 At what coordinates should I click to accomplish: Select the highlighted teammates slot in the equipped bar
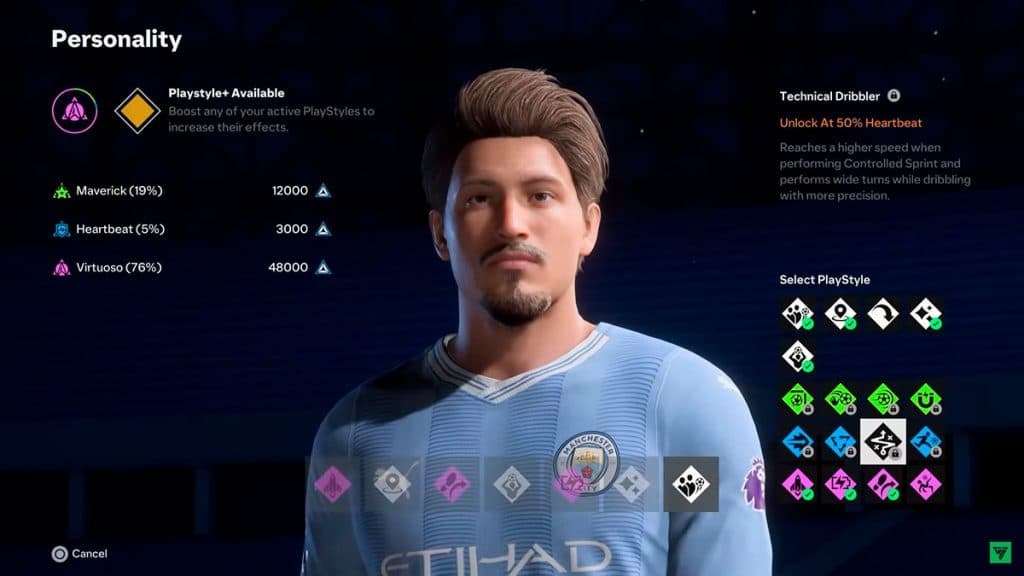691,484
